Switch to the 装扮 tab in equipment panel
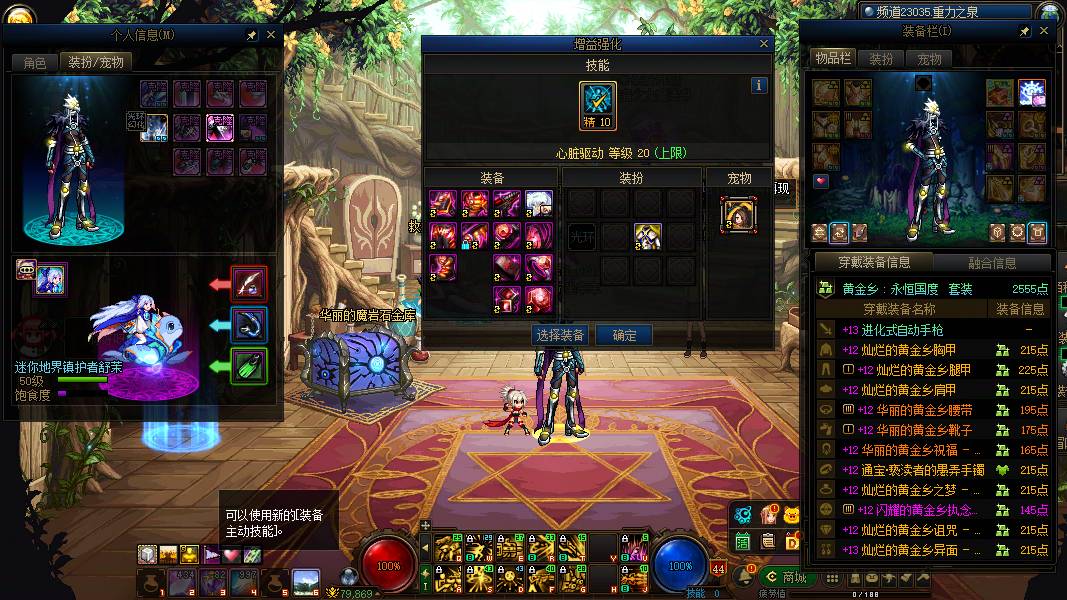 881,59
